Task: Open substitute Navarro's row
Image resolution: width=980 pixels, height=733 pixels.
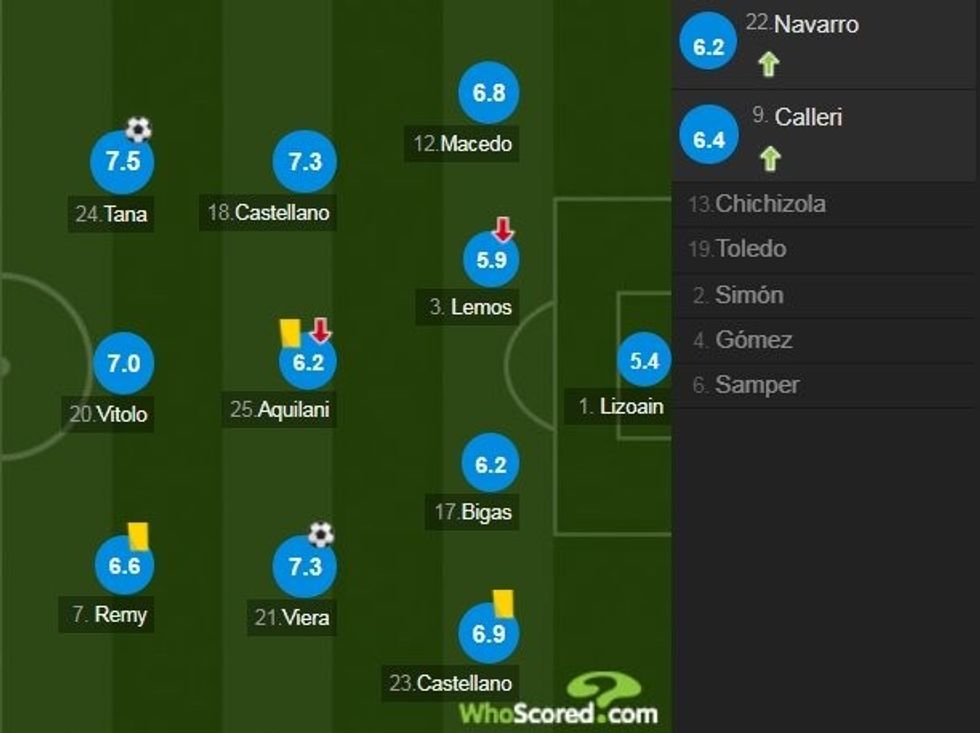Action: (x=825, y=45)
